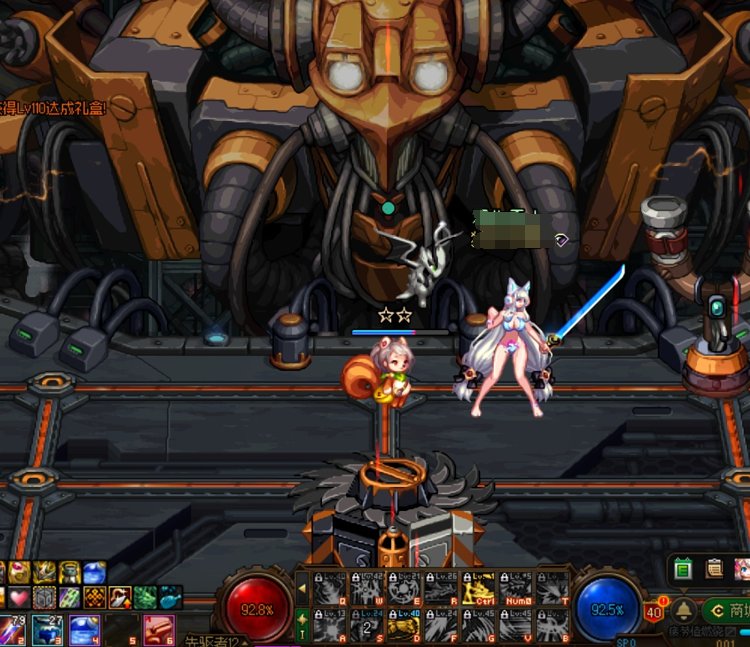Click the yellow arrow skill bar toggle
Viewport: 750px width, 647px height.
click(303, 589)
